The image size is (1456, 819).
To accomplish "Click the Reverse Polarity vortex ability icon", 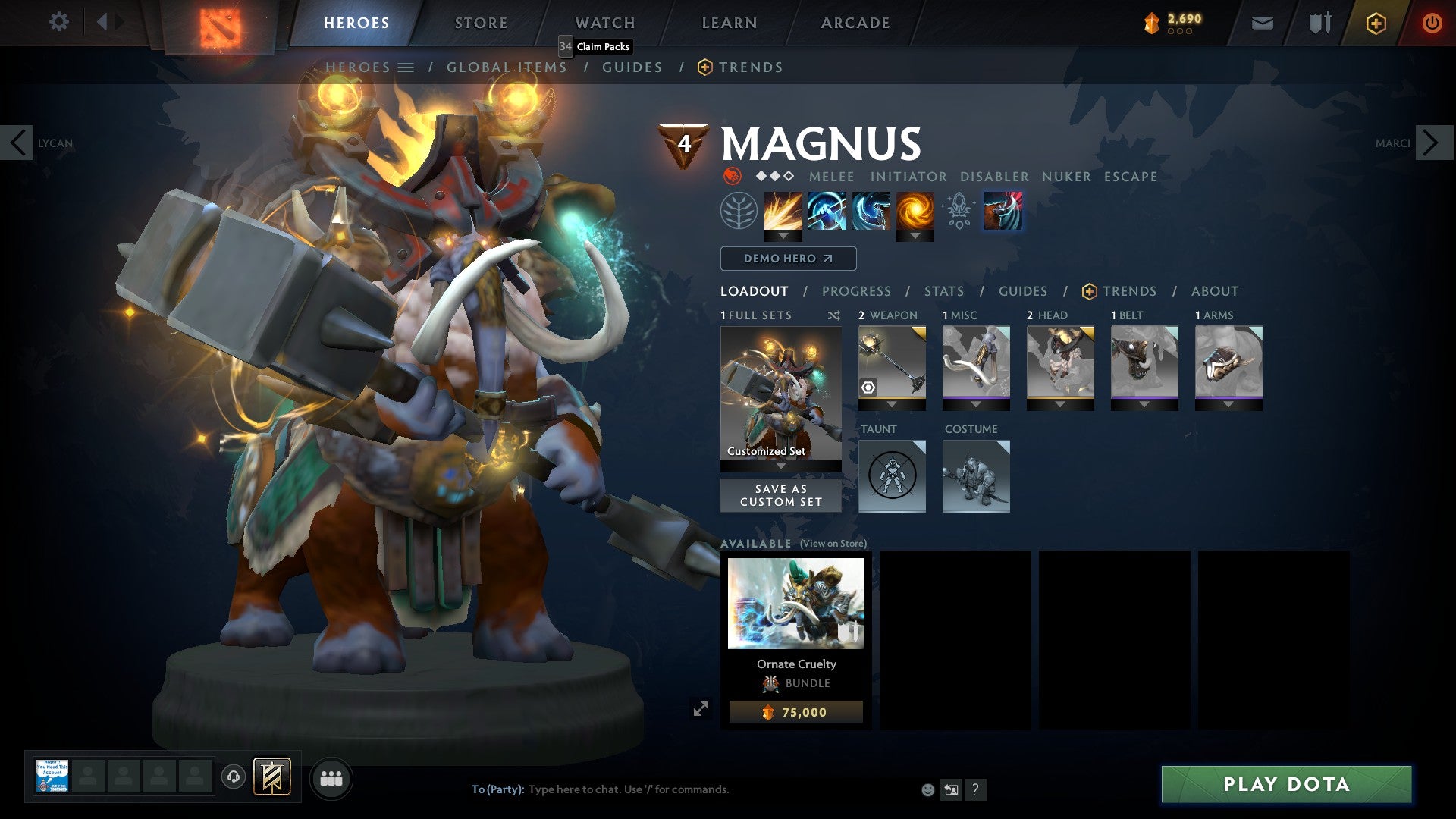I will pyautogui.click(x=914, y=211).
